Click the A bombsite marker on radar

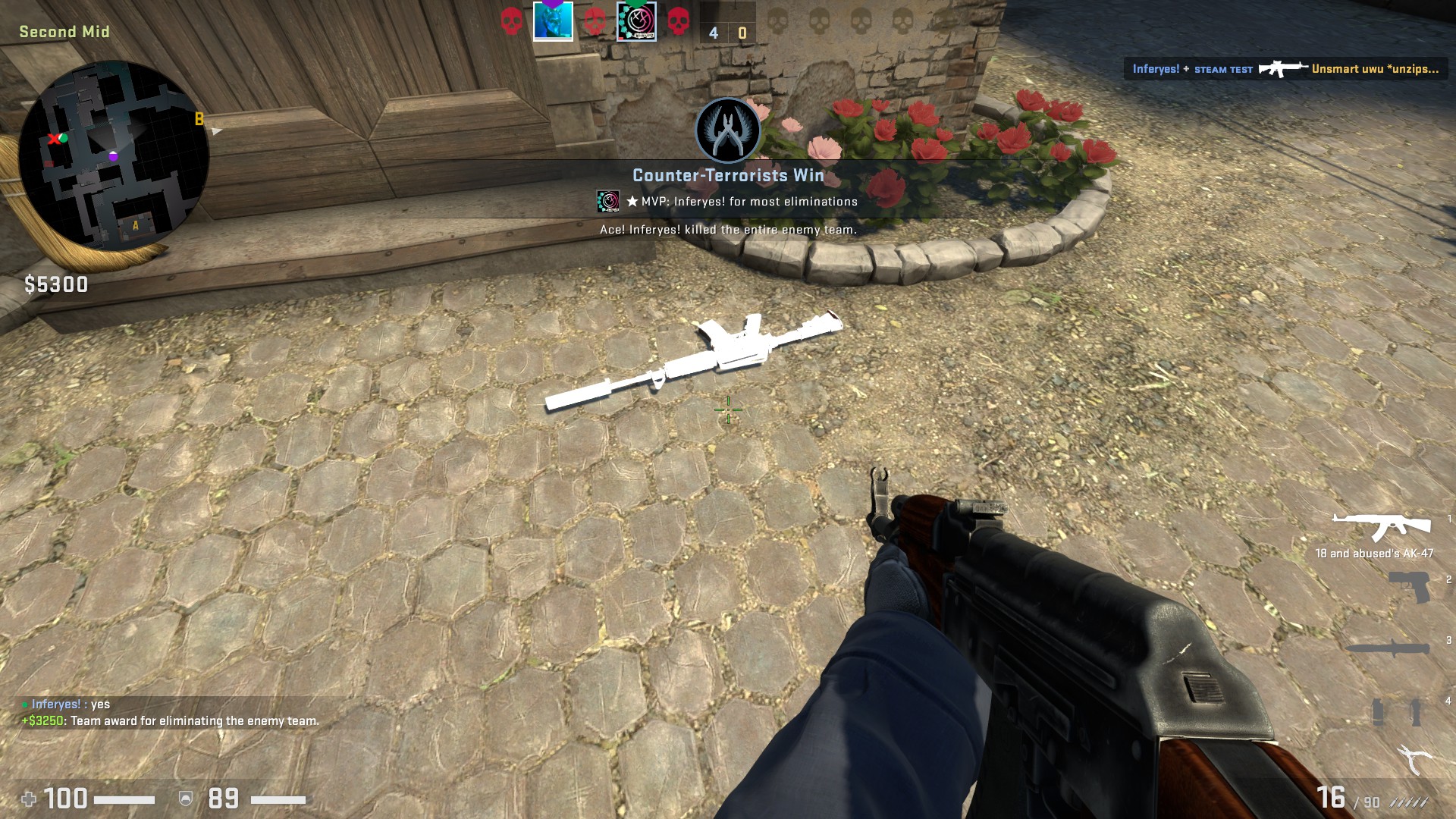coord(136,225)
